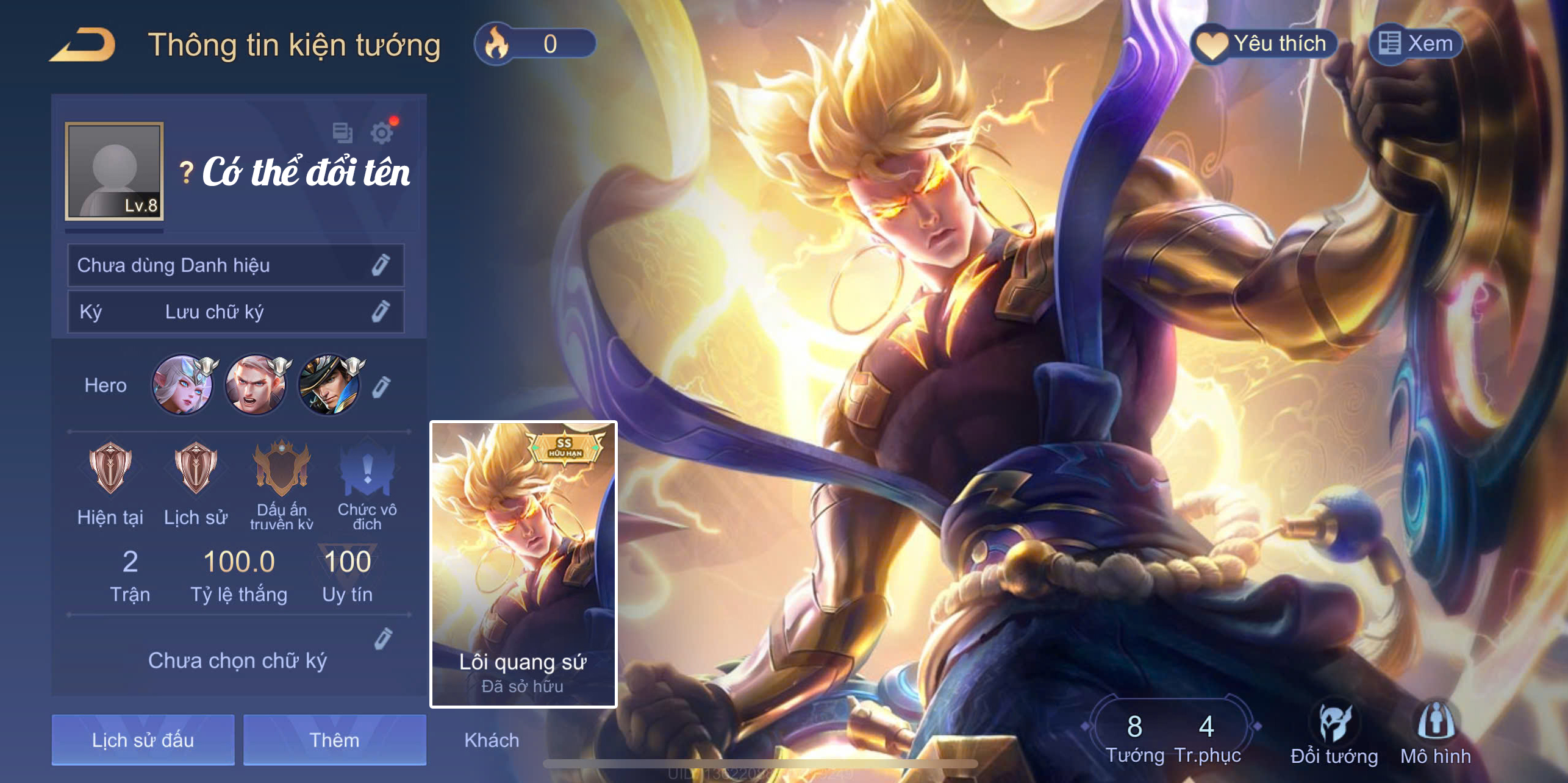
Task: Show the Hiện tại rank badge
Action: 110,468
